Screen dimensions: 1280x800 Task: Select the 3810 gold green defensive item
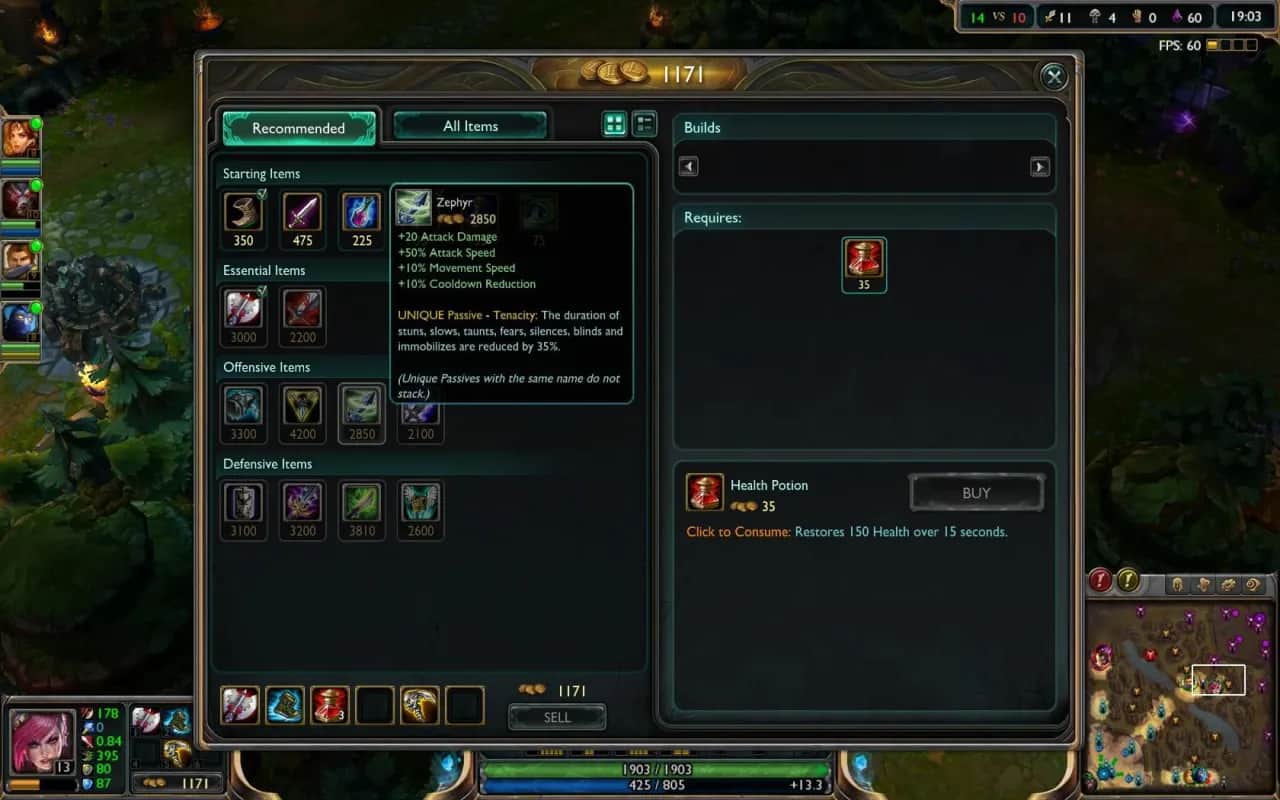361,502
